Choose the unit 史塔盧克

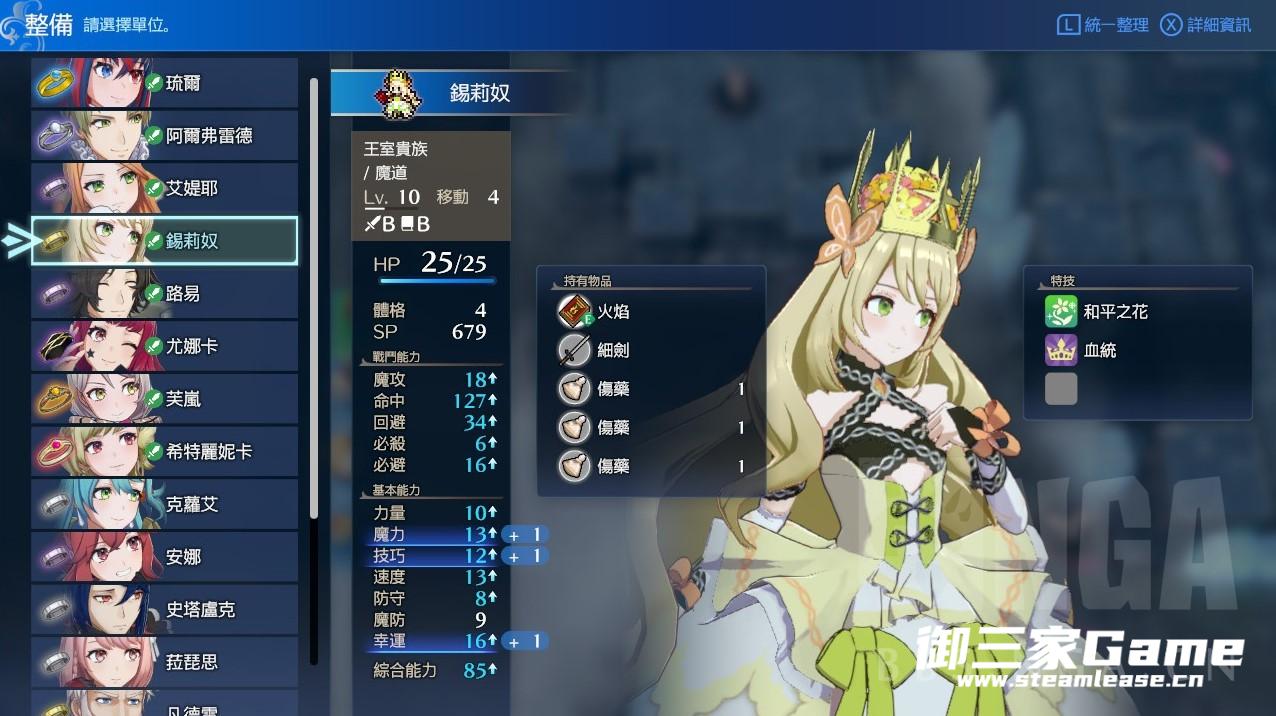[x=165, y=610]
